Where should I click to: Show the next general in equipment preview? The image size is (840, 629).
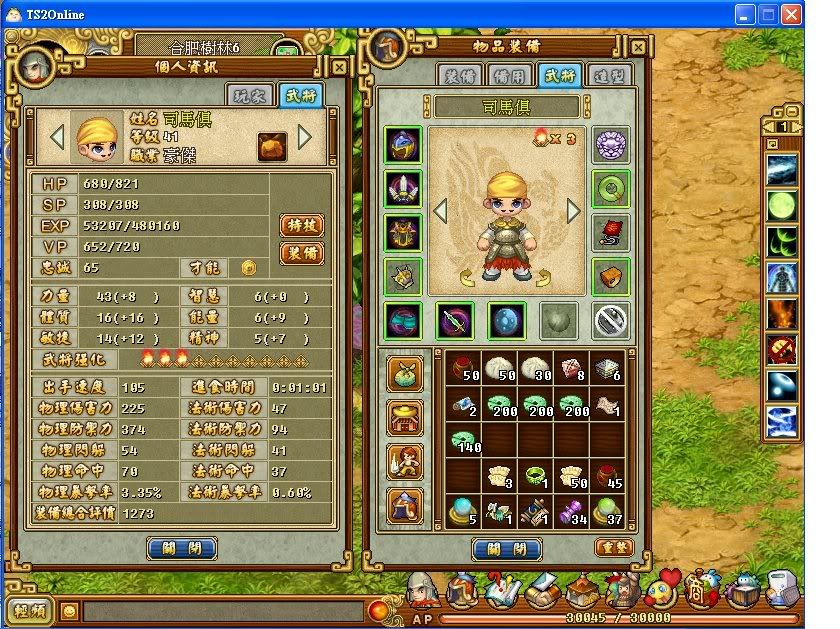click(x=574, y=211)
